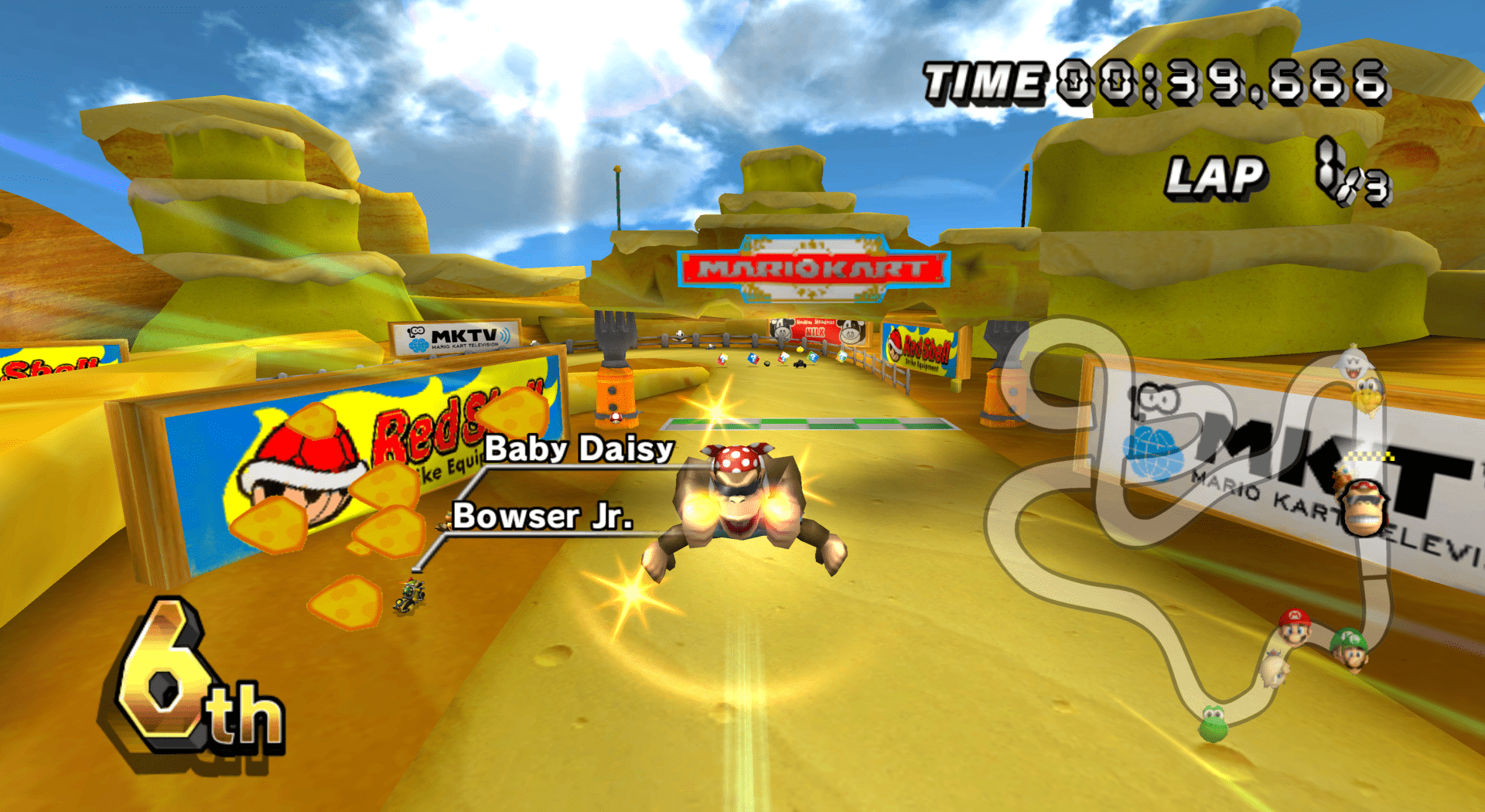This screenshot has height=812, width=1485.
Task: Select the Koopa Troopa marker on the minimap
Action: coord(1367,394)
